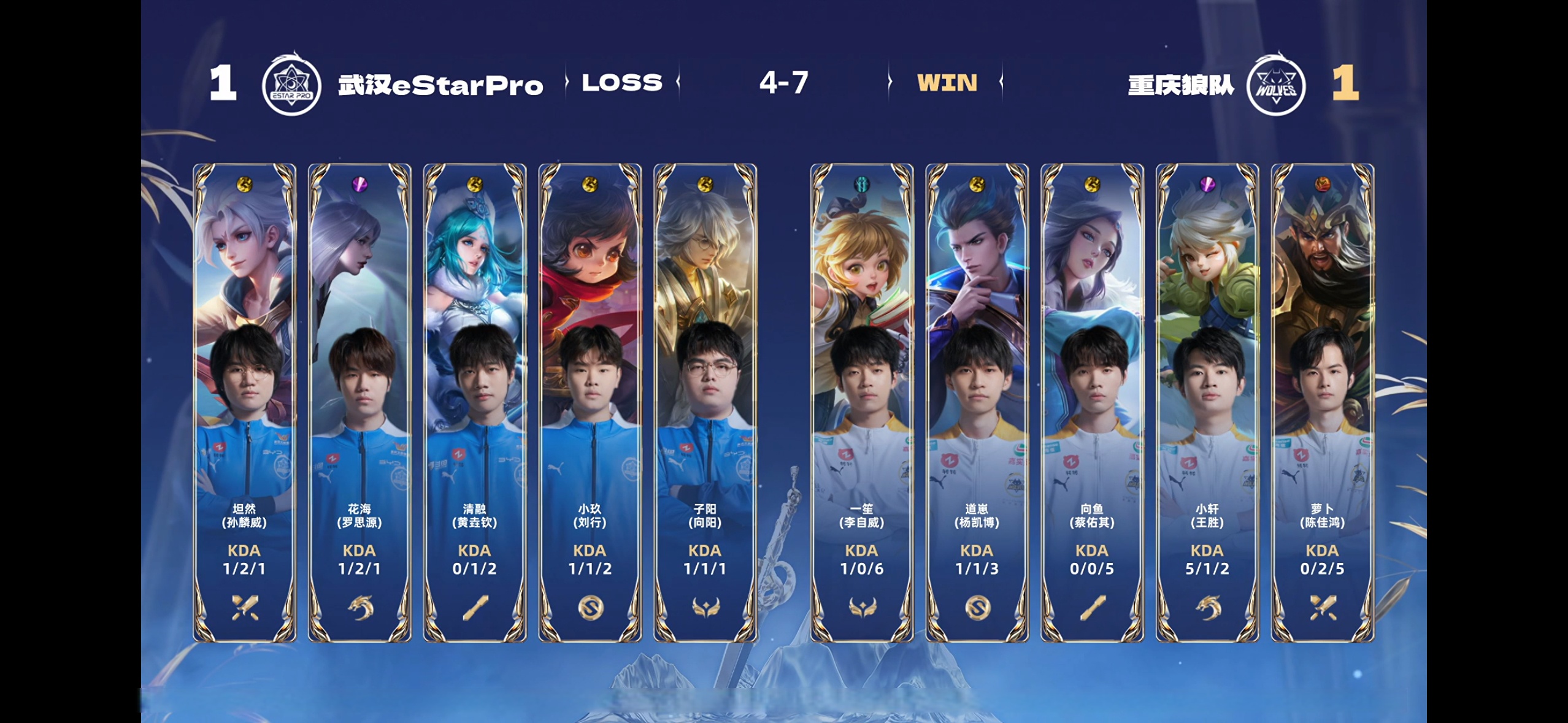Open 花海 (罗思源) player card
This screenshot has width=1568, height=723.
359,402
